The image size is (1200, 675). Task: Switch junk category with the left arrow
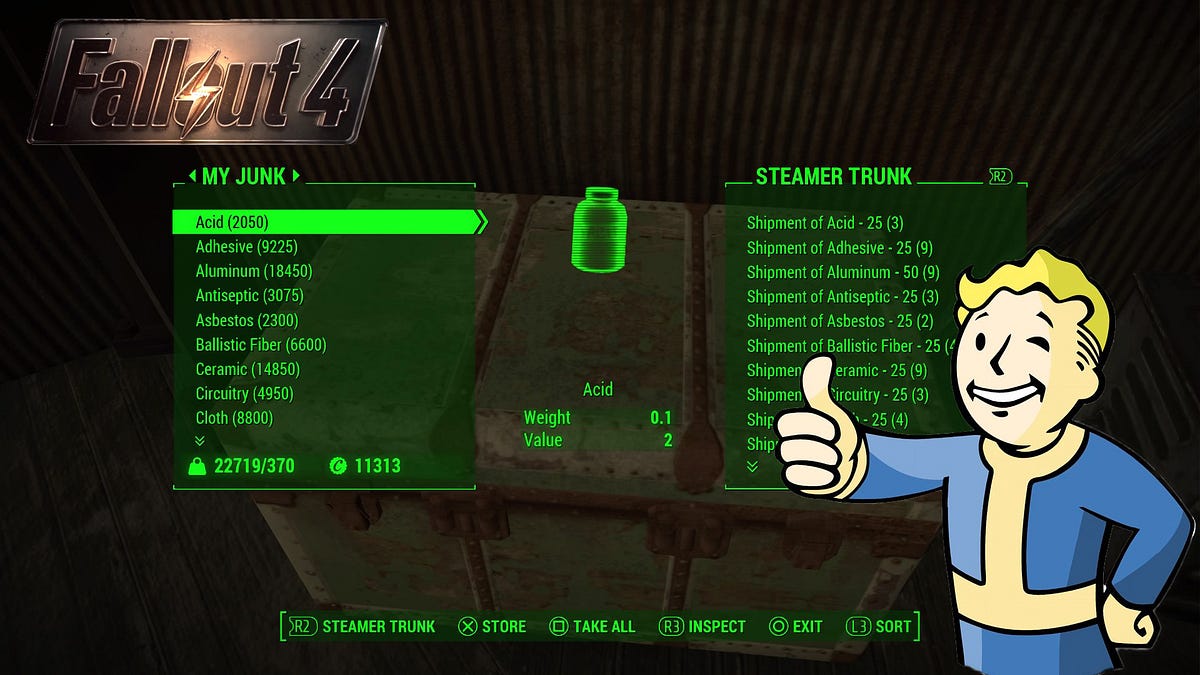(x=192, y=177)
